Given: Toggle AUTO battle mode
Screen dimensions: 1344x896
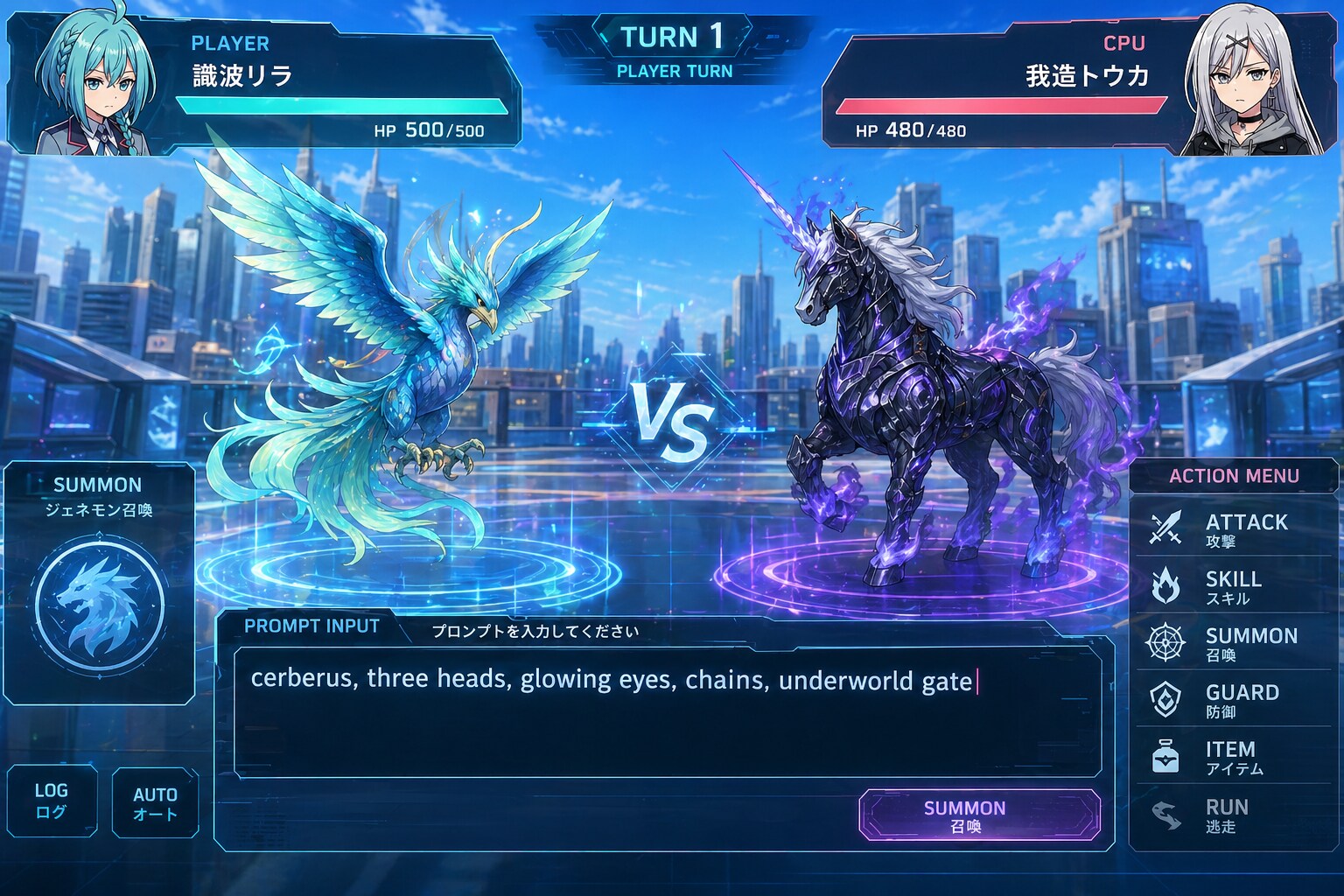Looking at the screenshot, I should pyautogui.click(x=155, y=802).
